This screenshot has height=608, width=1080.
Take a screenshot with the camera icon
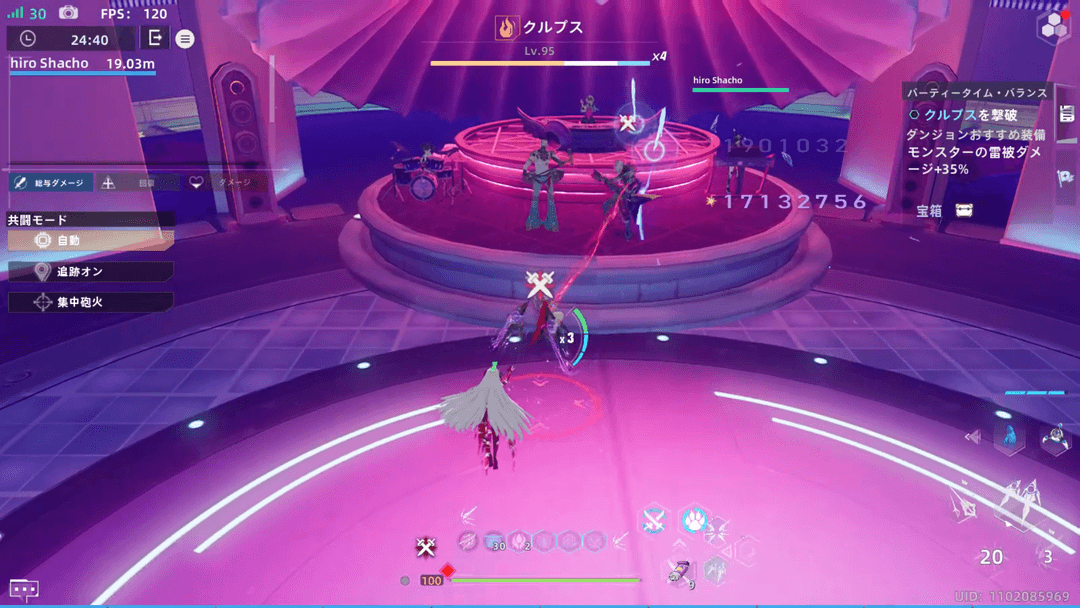pos(68,13)
